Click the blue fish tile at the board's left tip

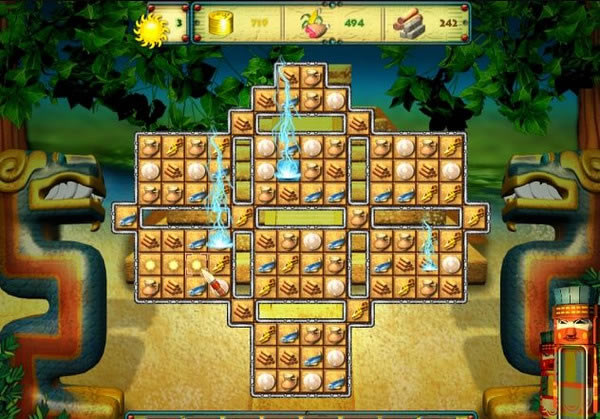(x=126, y=217)
